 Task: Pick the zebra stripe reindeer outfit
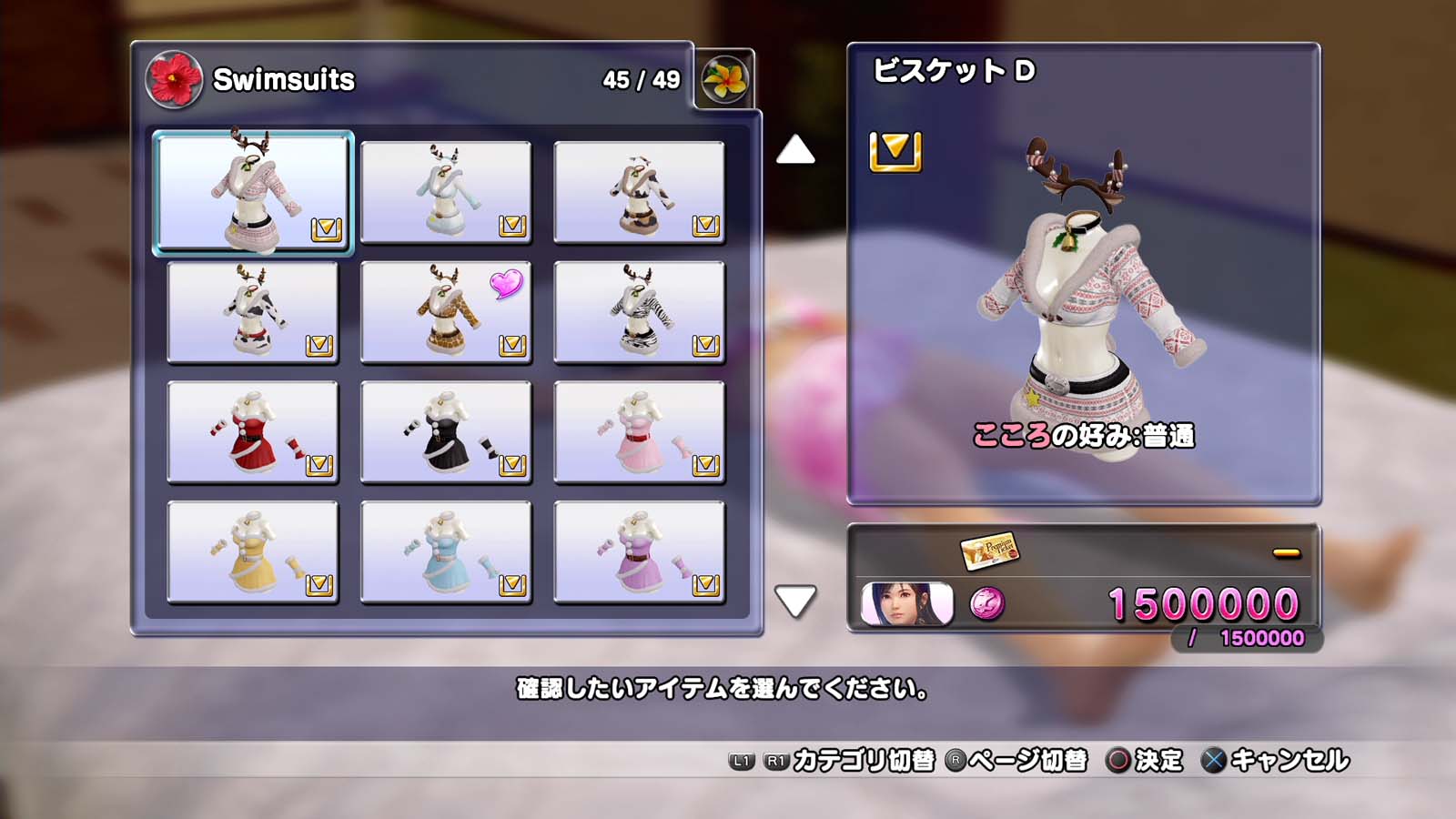(639, 312)
